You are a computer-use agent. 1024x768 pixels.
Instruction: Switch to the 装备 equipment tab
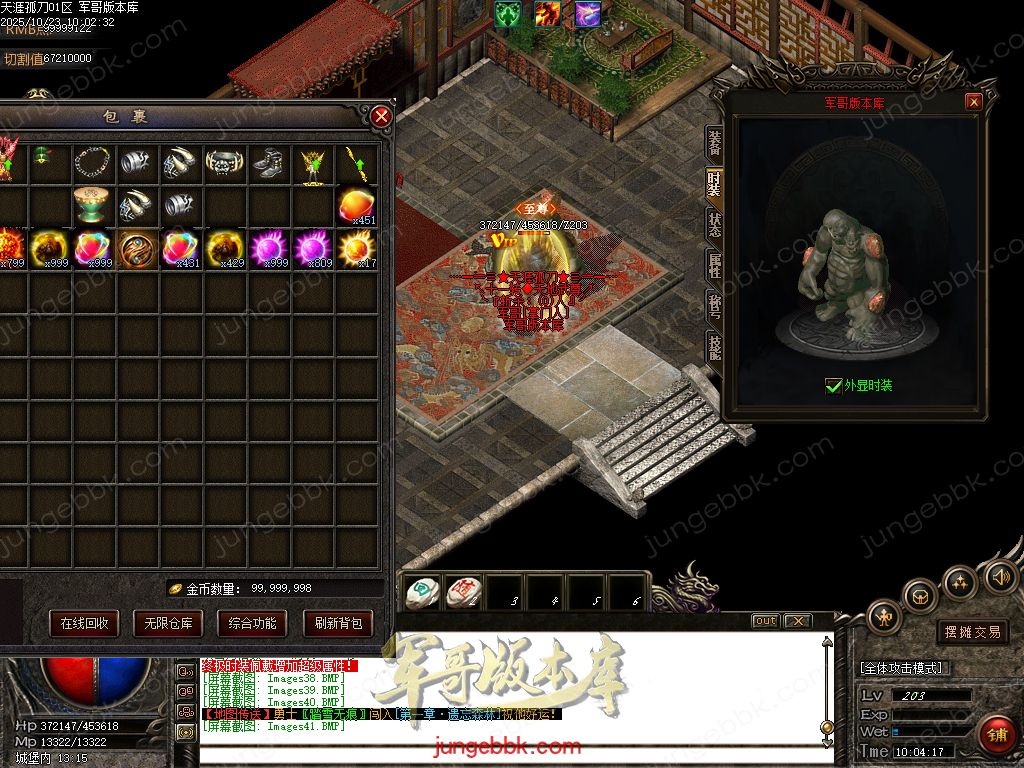coord(714,142)
